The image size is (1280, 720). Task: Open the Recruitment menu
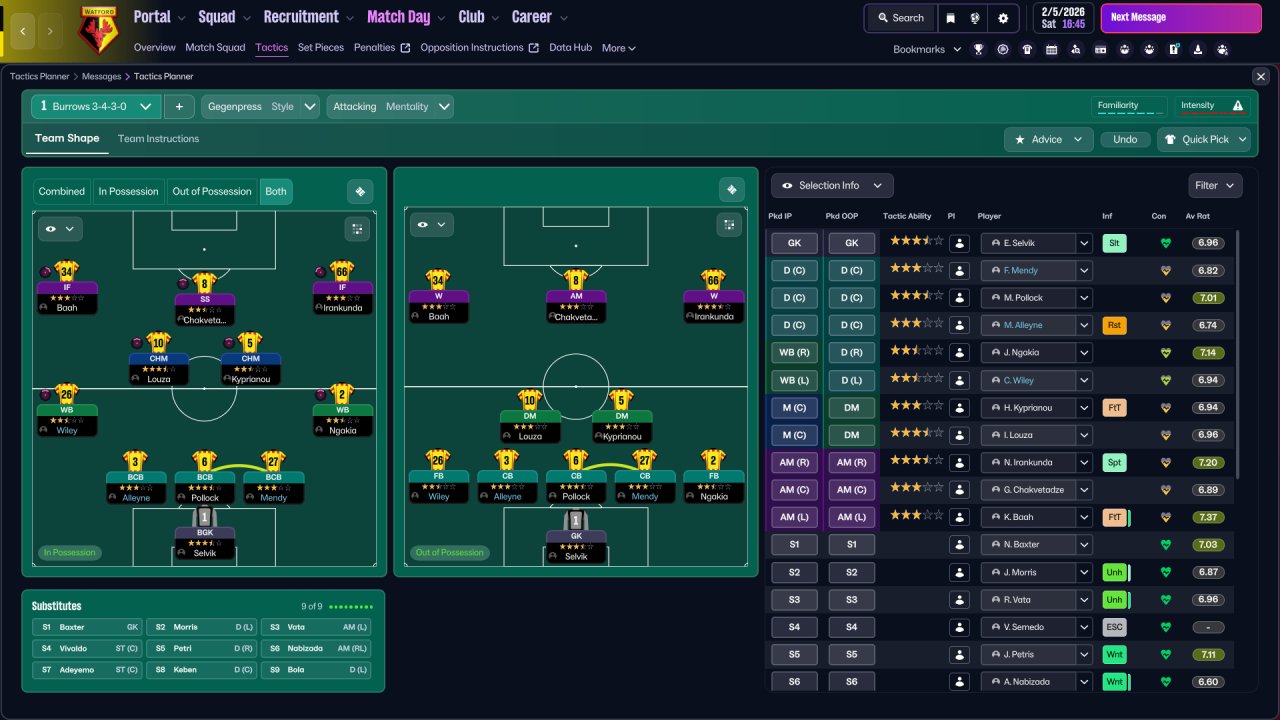308,17
